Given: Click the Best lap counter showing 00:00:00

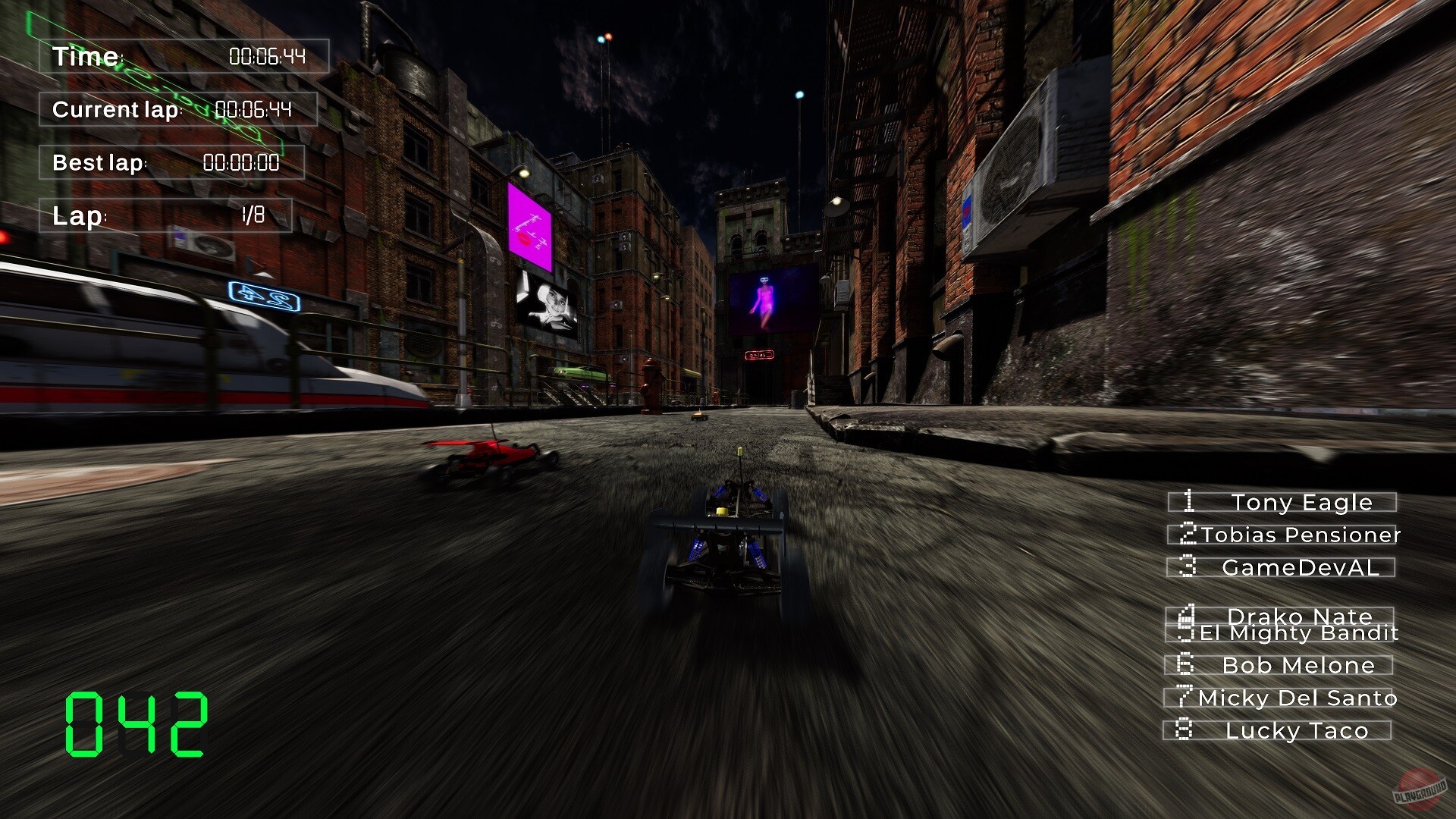Looking at the screenshot, I should [x=171, y=162].
